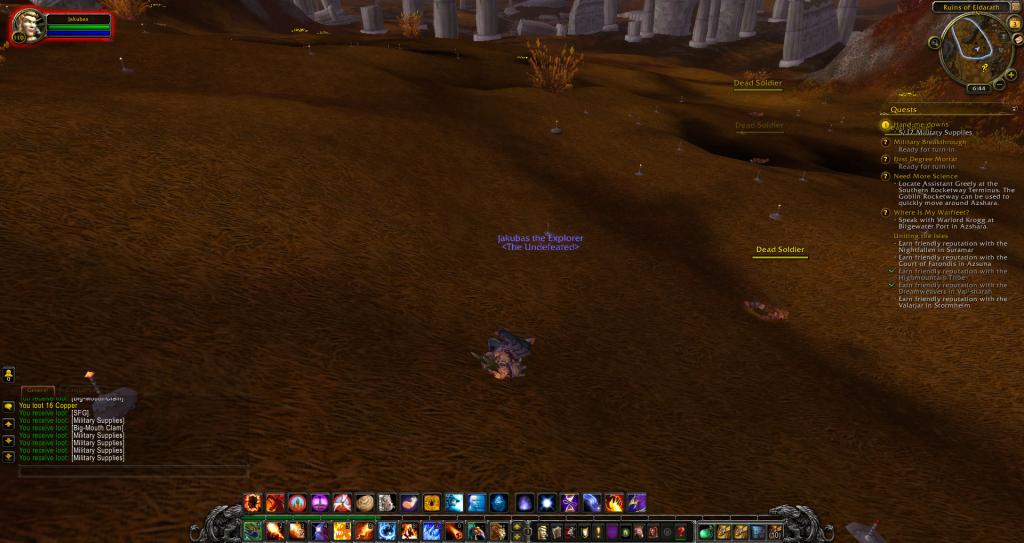This screenshot has height=543, width=1024.
Task: Switch to the General chat tab
Action: point(36,390)
